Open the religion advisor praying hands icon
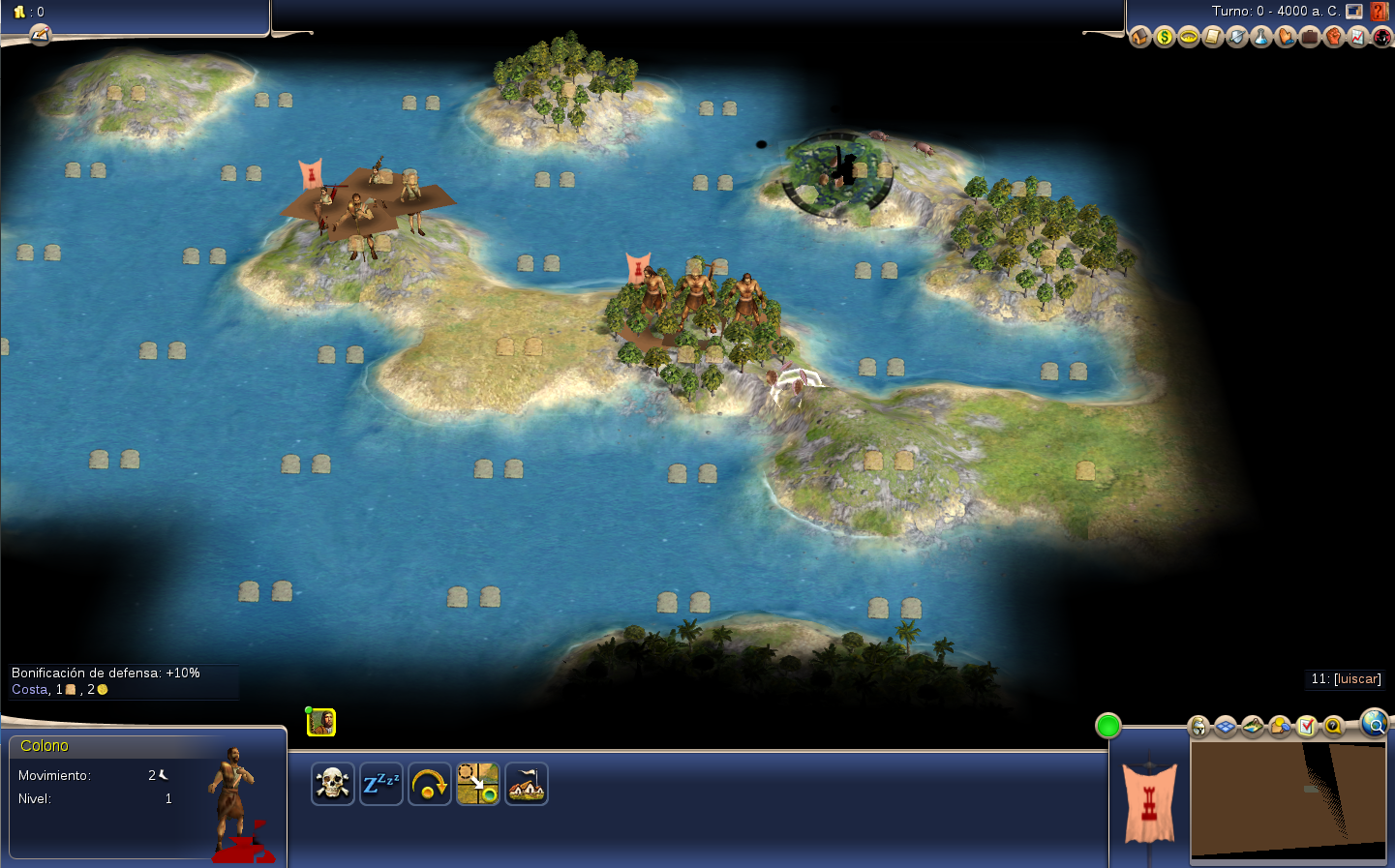Viewport: 1395px width, 868px height. click(1285, 37)
